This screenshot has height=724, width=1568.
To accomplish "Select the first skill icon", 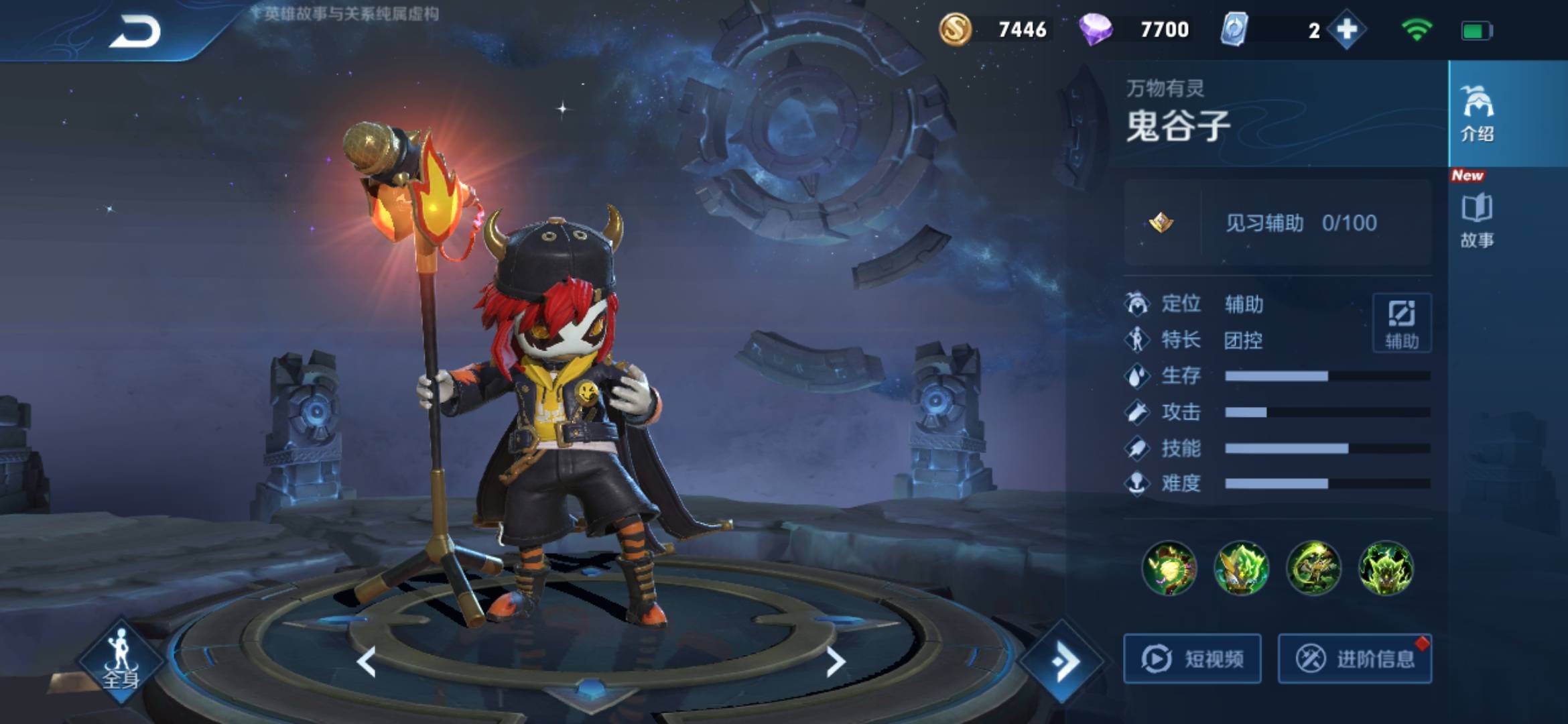I will point(1169,568).
